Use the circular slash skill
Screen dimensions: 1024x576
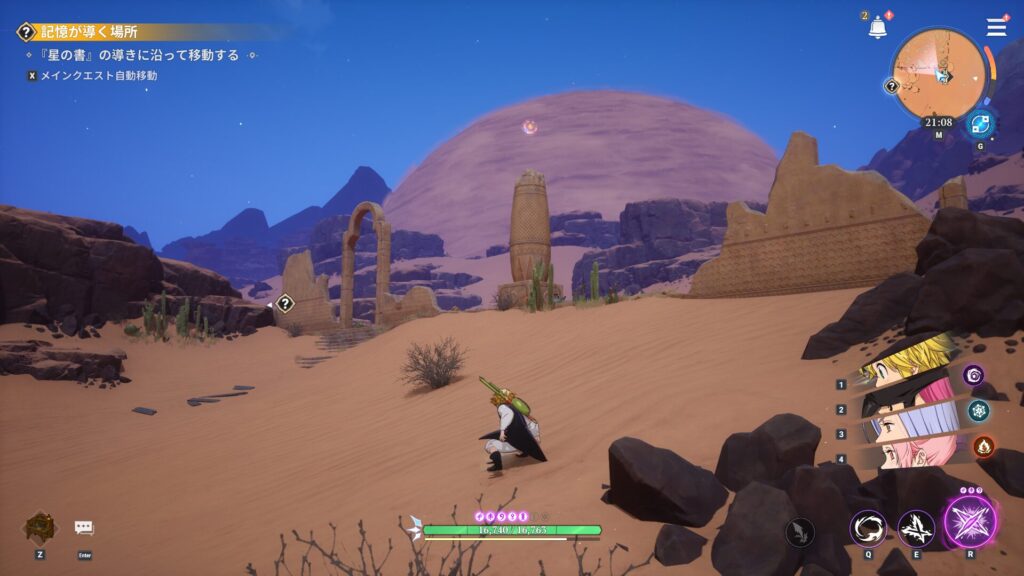point(867,528)
